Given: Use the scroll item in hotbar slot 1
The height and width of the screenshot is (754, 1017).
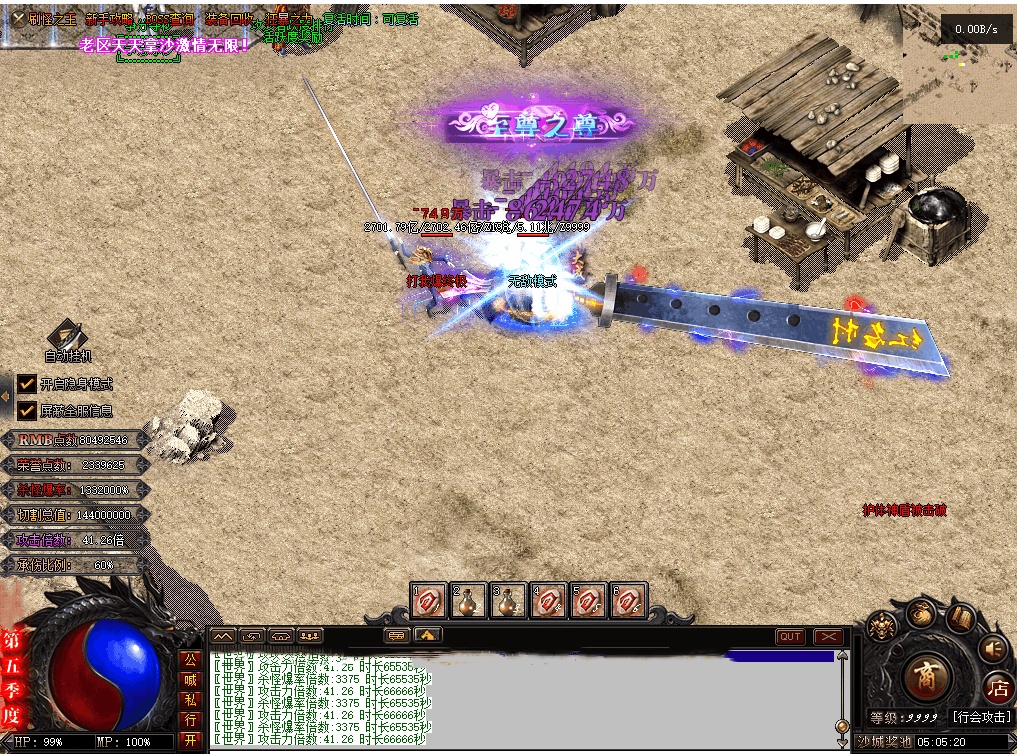Looking at the screenshot, I should coord(429,601).
